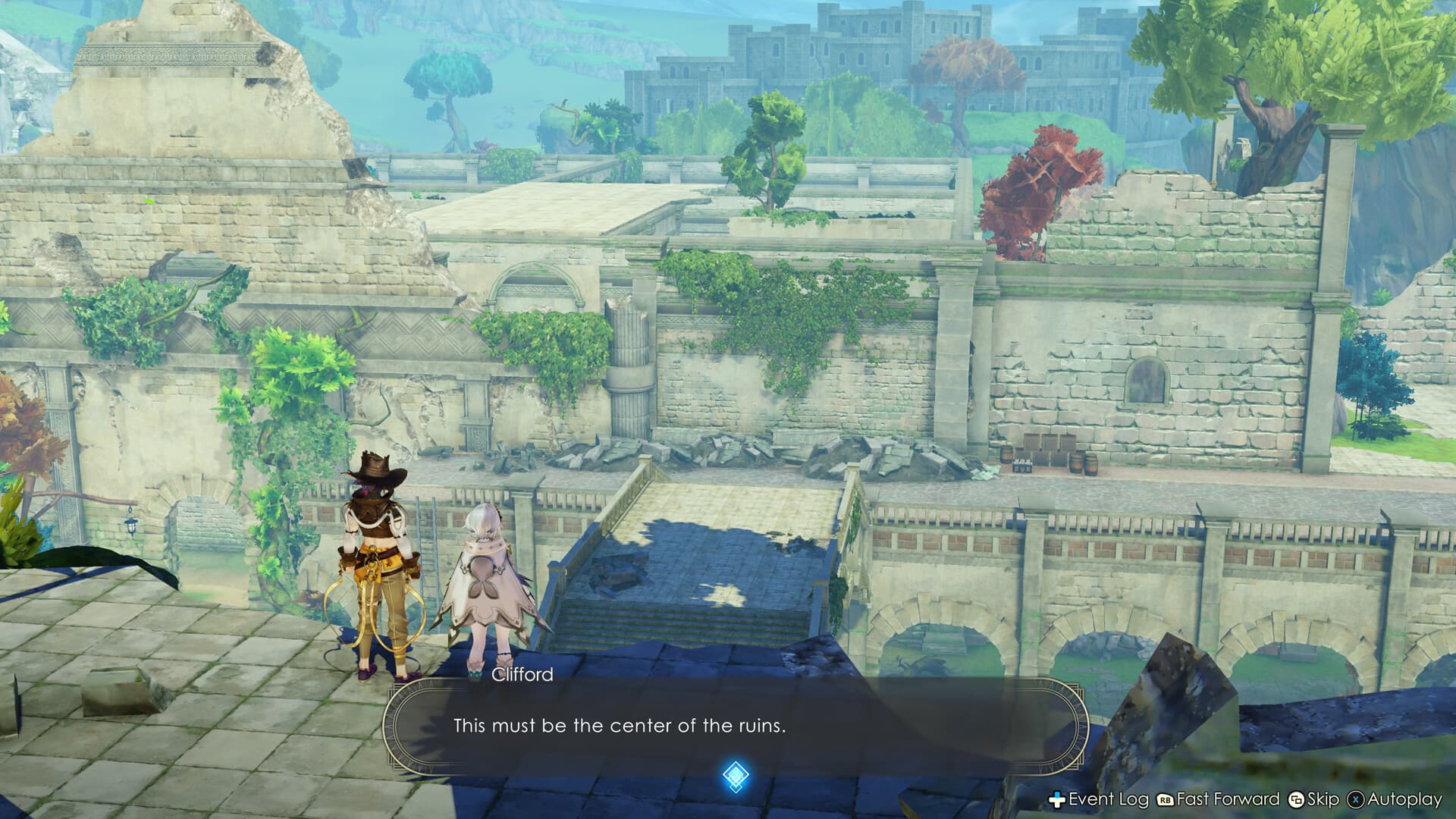Screen dimensions: 1456x819
Task: Click the dialogue text about the ruins
Action: tap(620, 724)
